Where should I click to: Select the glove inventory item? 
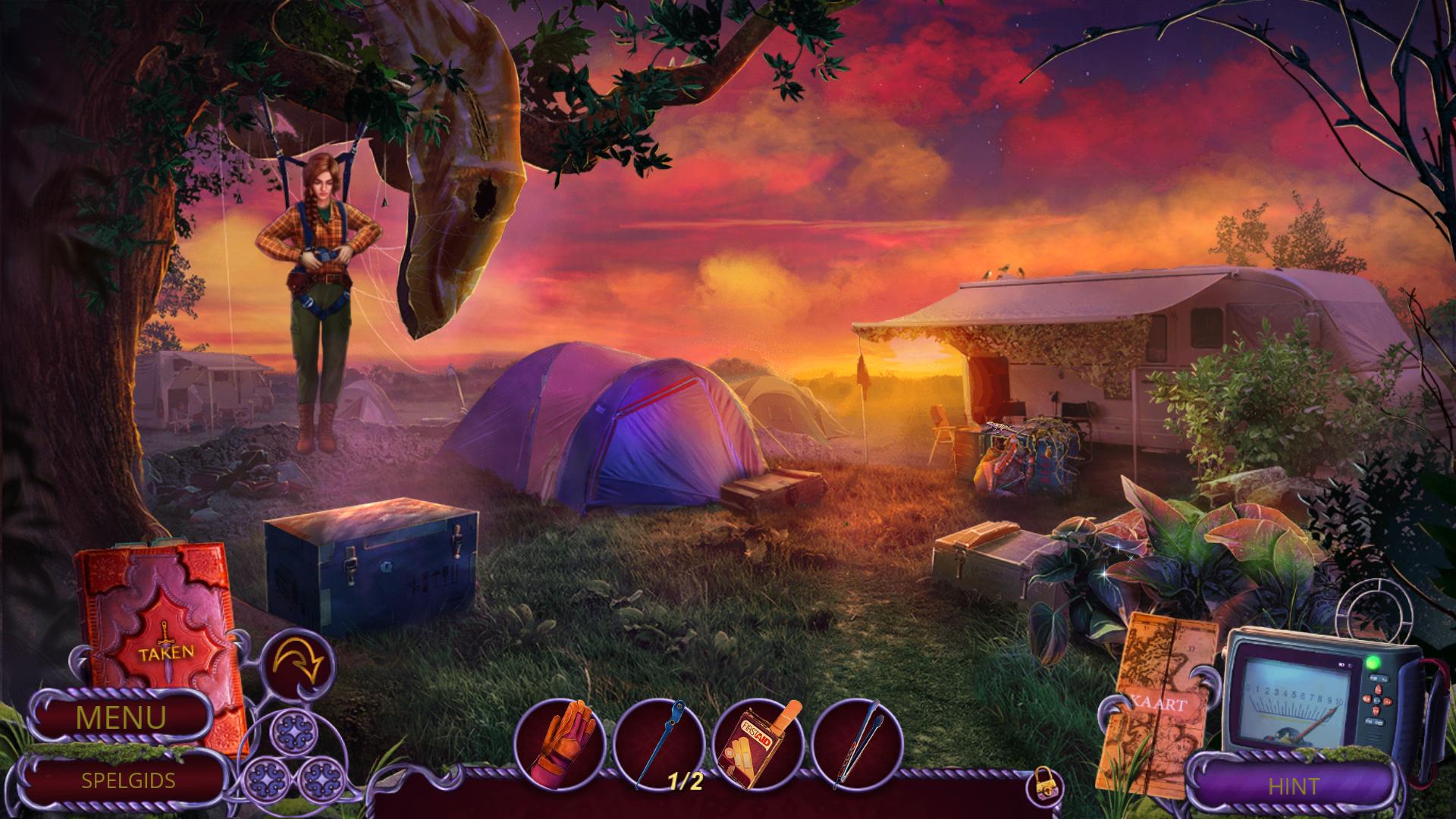pyautogui.click(x=560, y=743)
